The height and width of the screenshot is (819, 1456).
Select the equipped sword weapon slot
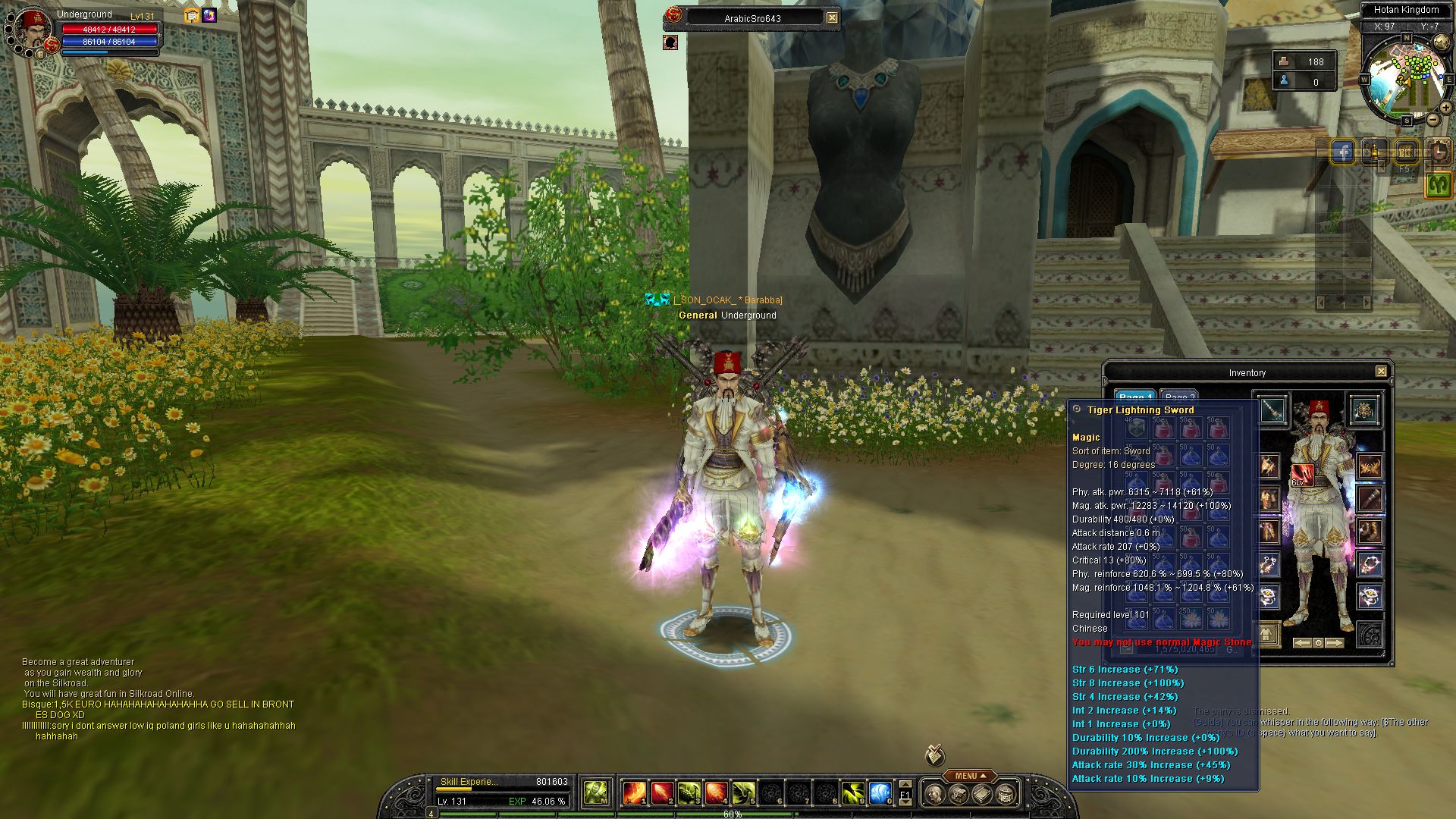(x=1271, y=410)
